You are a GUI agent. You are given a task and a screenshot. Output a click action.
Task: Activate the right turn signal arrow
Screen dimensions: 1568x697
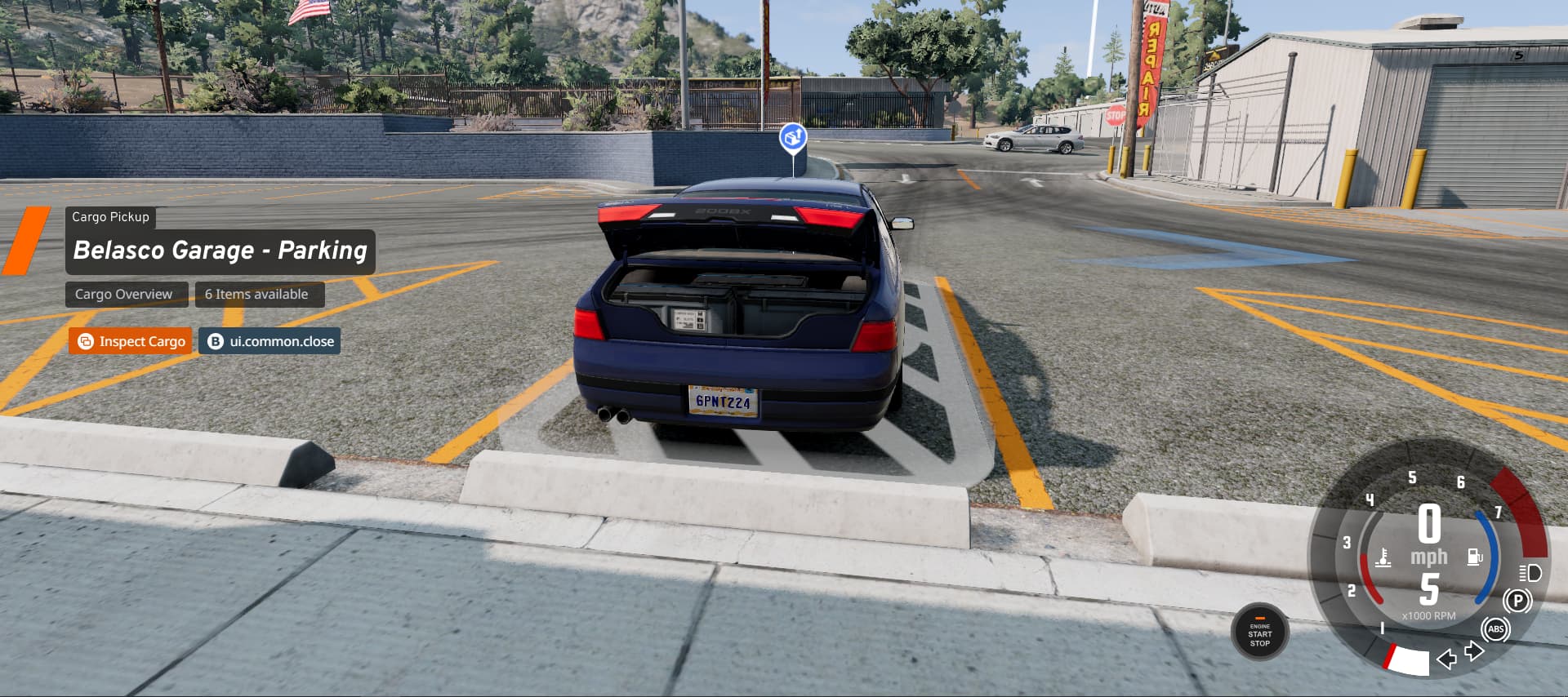coord(1474,650)
